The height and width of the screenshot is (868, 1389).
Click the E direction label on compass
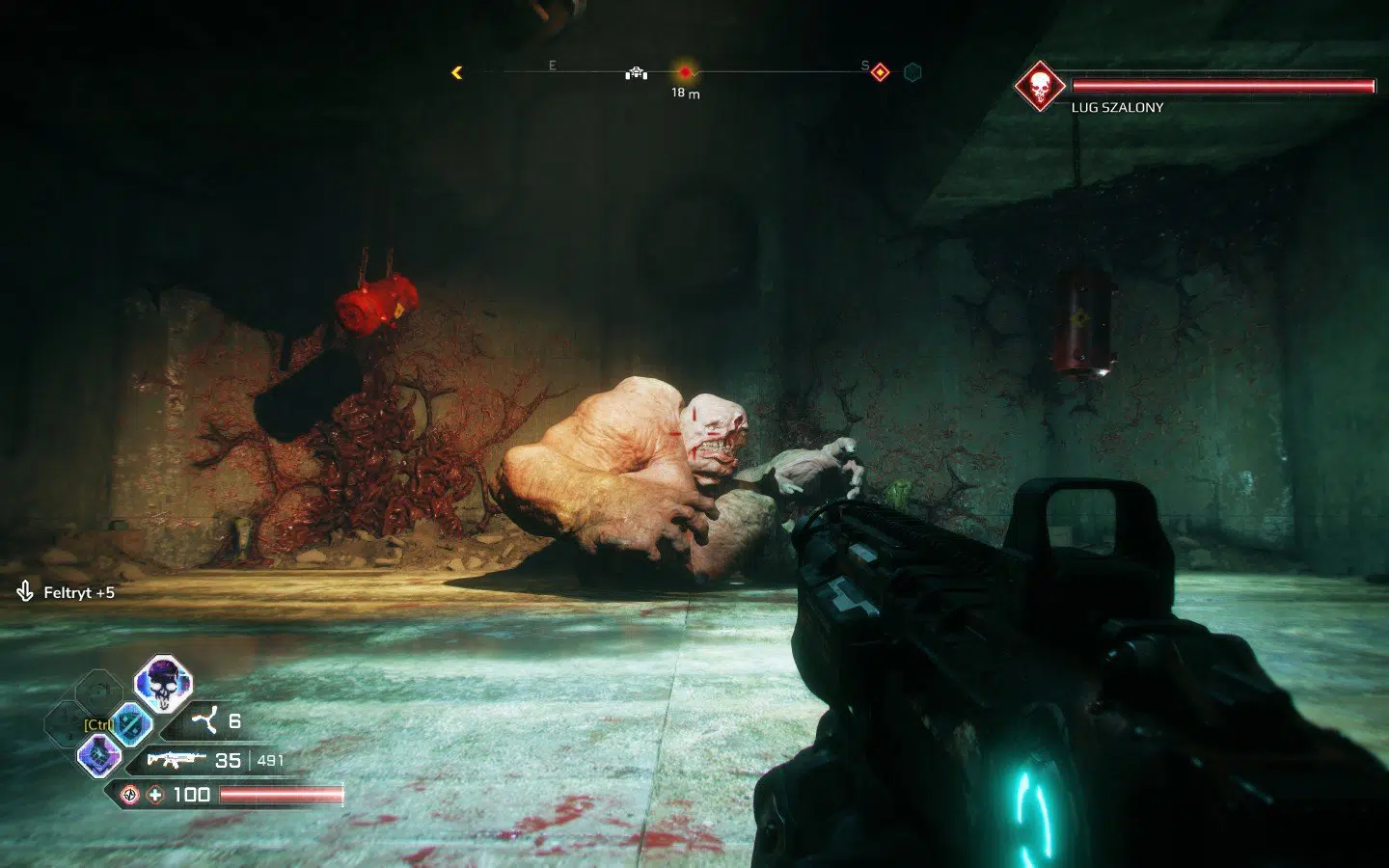point(552,65)
